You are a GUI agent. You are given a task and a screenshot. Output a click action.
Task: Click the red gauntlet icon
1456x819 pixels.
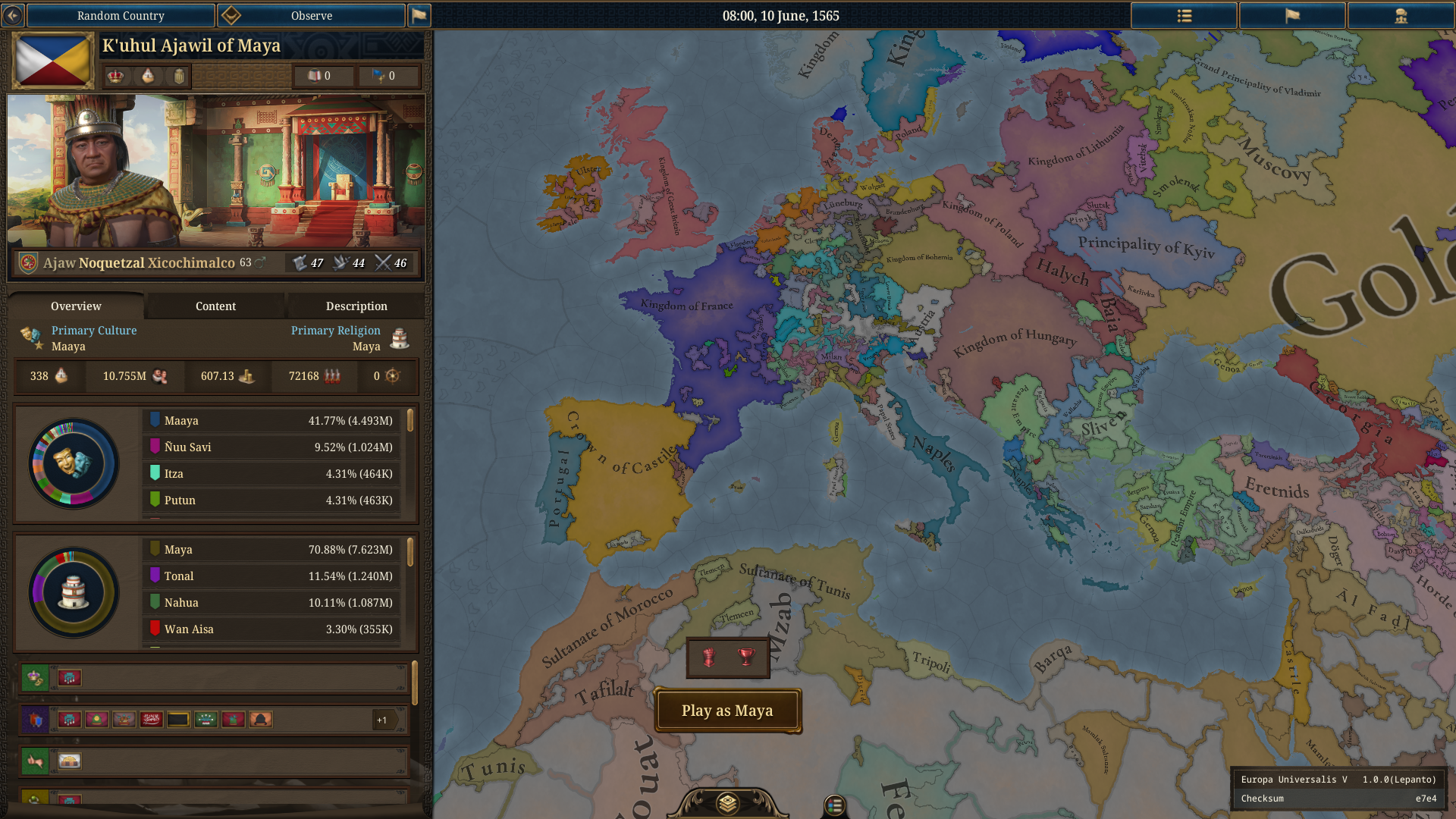709,657
